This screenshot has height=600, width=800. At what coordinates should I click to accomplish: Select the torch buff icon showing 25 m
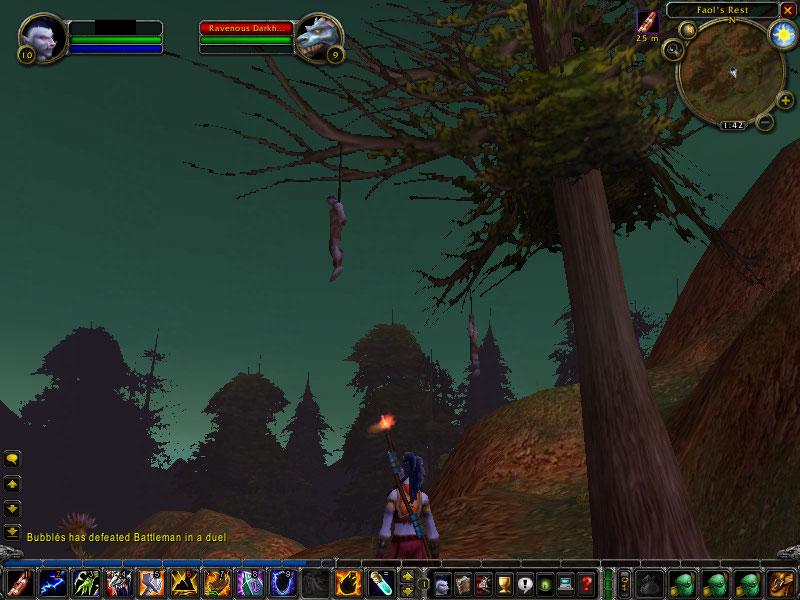648,22
